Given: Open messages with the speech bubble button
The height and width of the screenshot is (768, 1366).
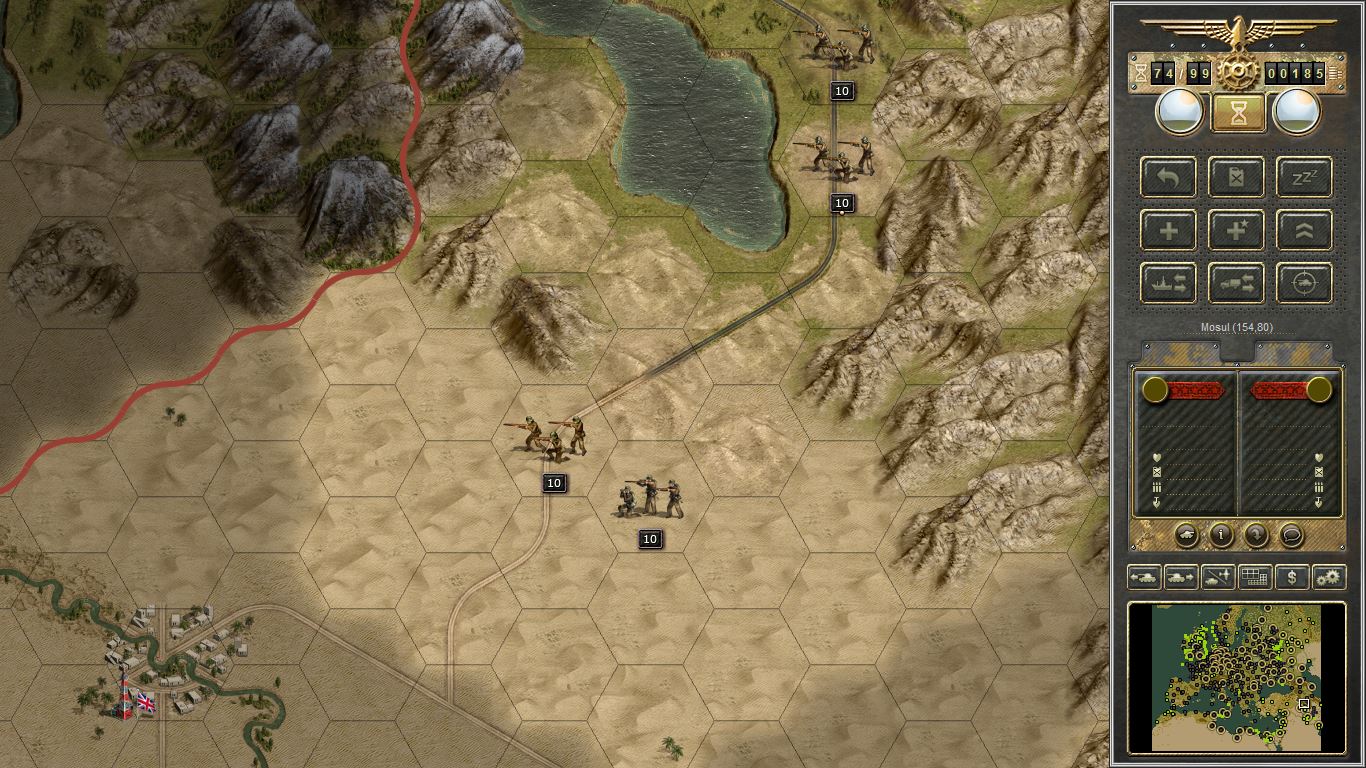Looking at the screenshot, I should (1291, 536).
